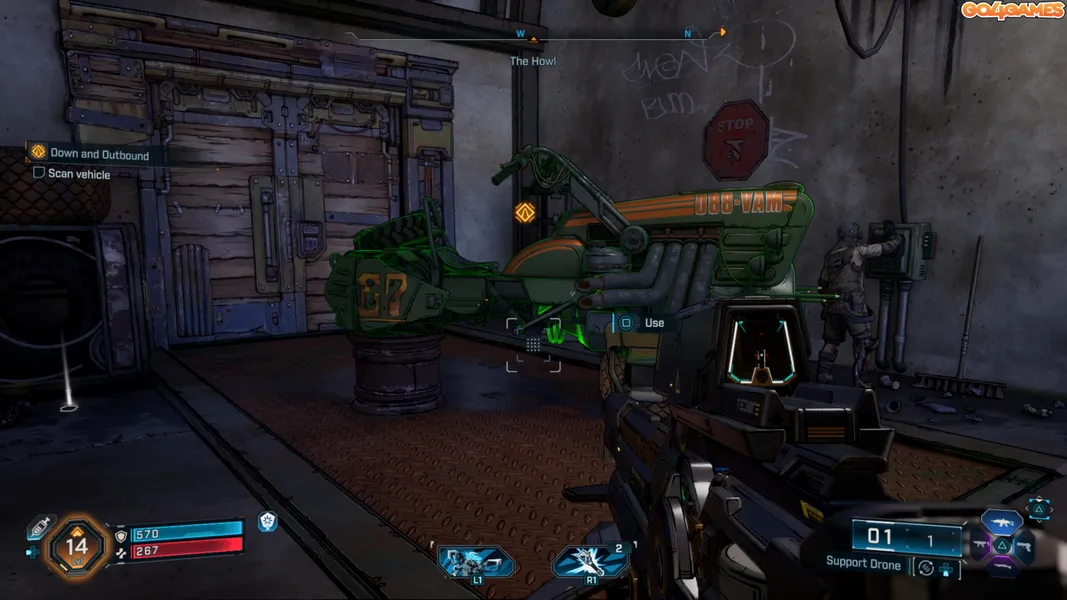
Task: Tick the Scan vehicle objective checkbox
Action: (x=39, y=173)
